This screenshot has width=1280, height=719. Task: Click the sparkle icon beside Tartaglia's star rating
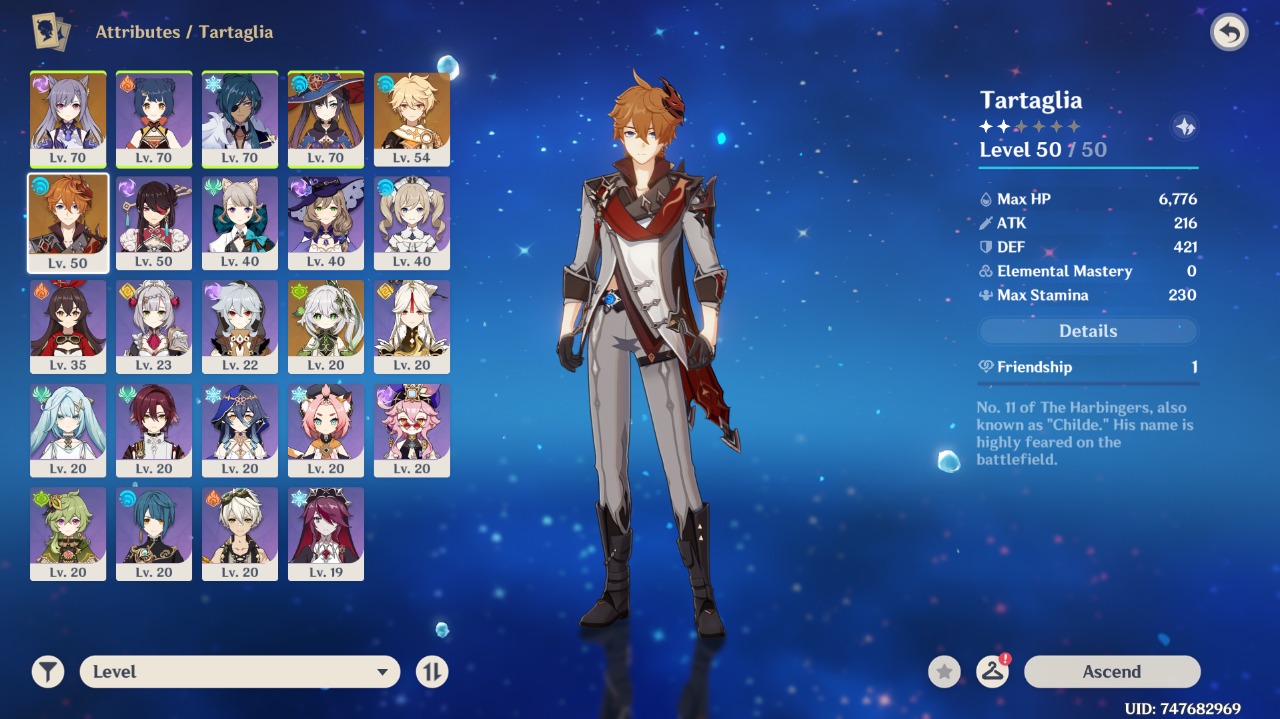pos(1185,127)
